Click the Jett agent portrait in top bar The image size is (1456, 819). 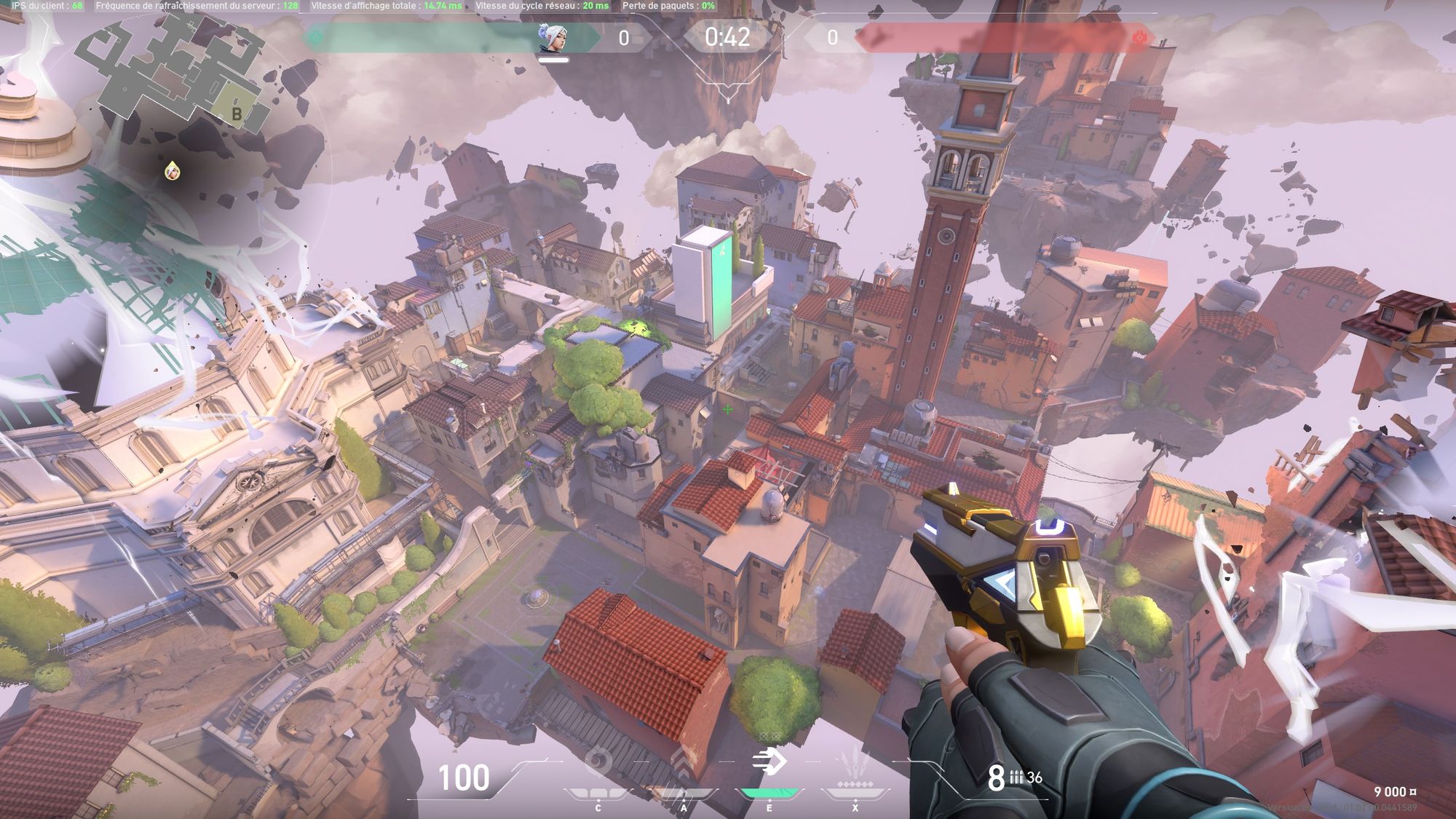pos(553,37)
